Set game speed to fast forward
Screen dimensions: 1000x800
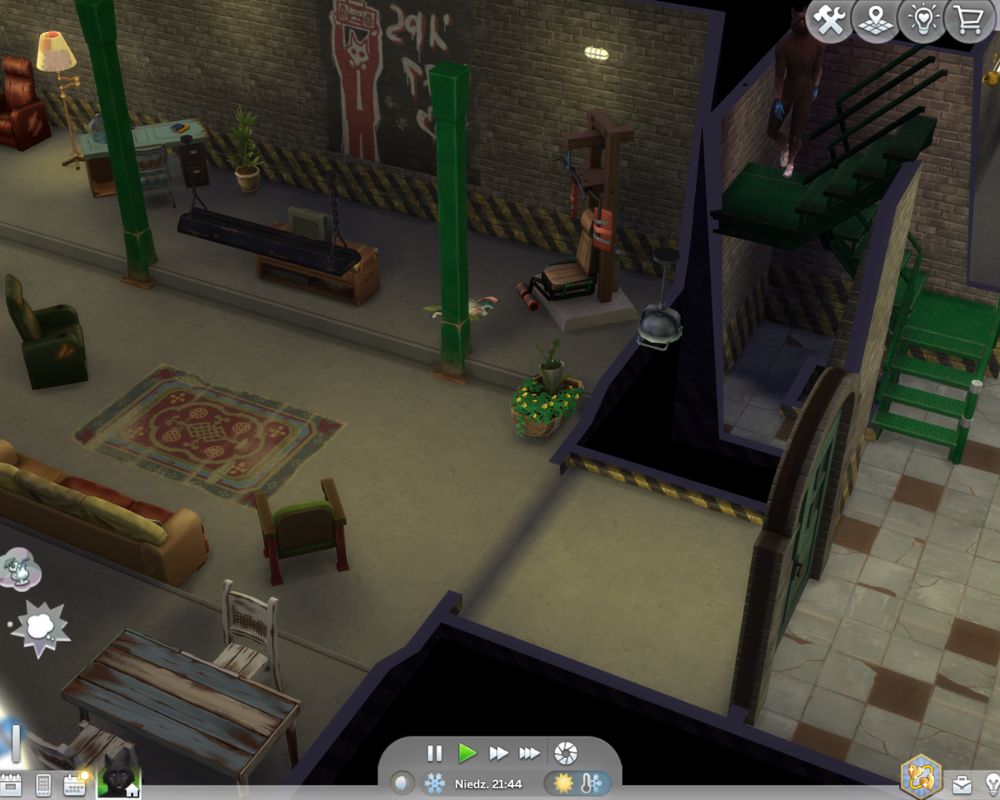498,753
